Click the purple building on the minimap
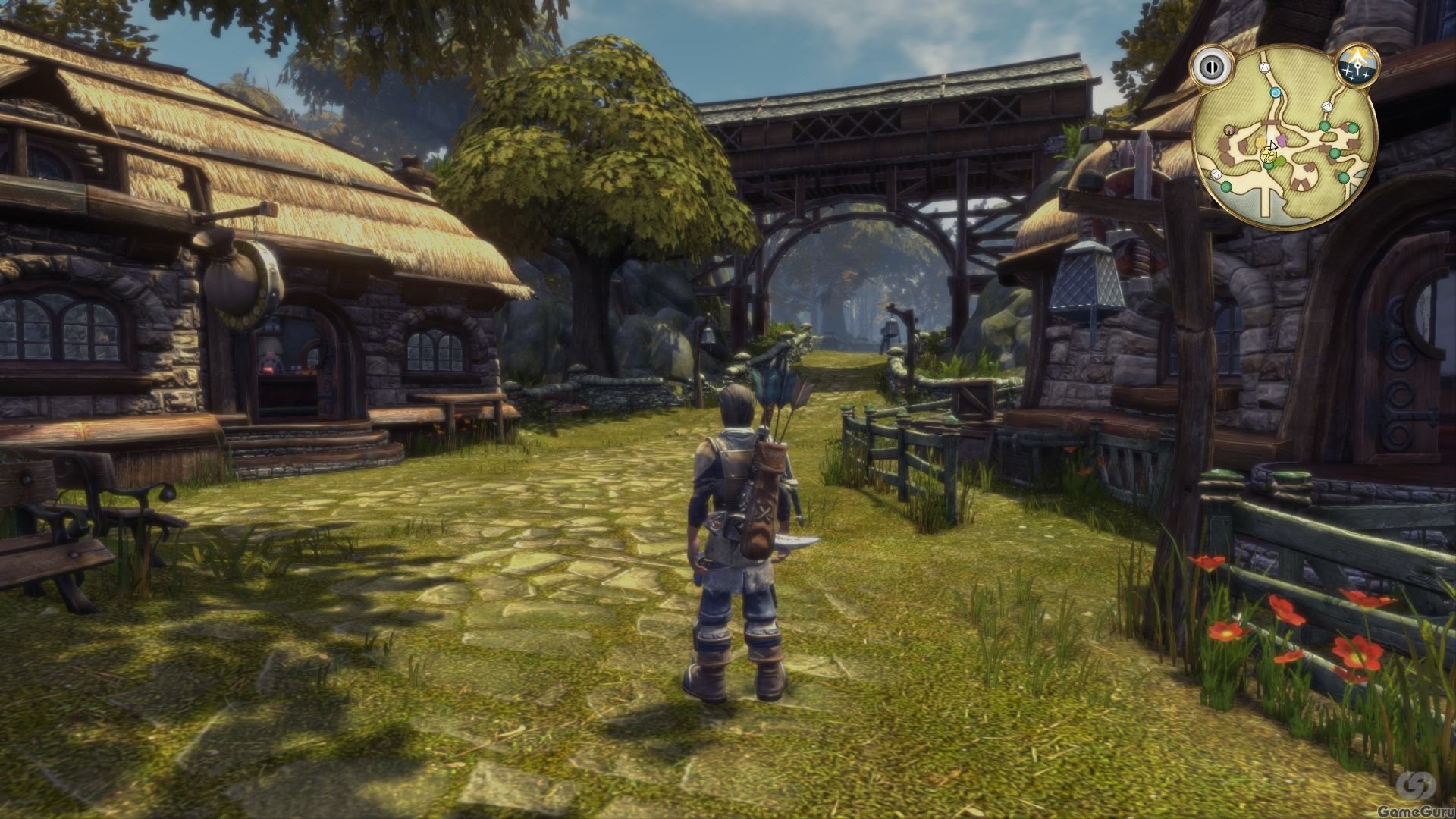1456x819 pixels. 1281,140
